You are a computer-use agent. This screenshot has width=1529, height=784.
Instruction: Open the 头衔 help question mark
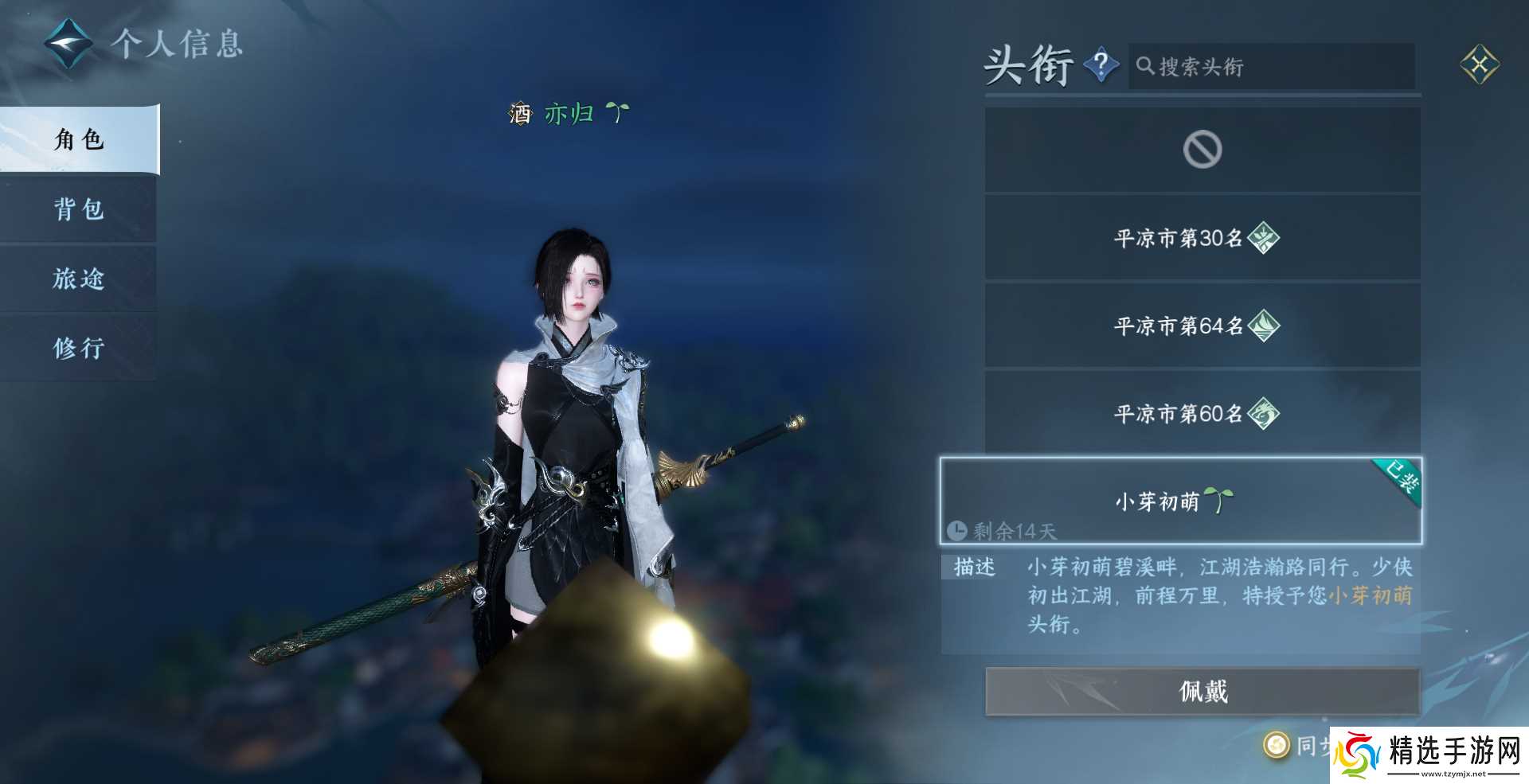pos(1101,66)
